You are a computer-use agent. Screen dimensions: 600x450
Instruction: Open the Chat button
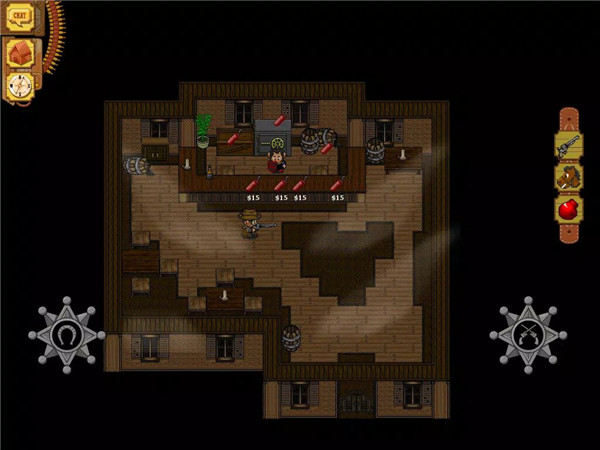pyautogui.click(x=20, y=17)
